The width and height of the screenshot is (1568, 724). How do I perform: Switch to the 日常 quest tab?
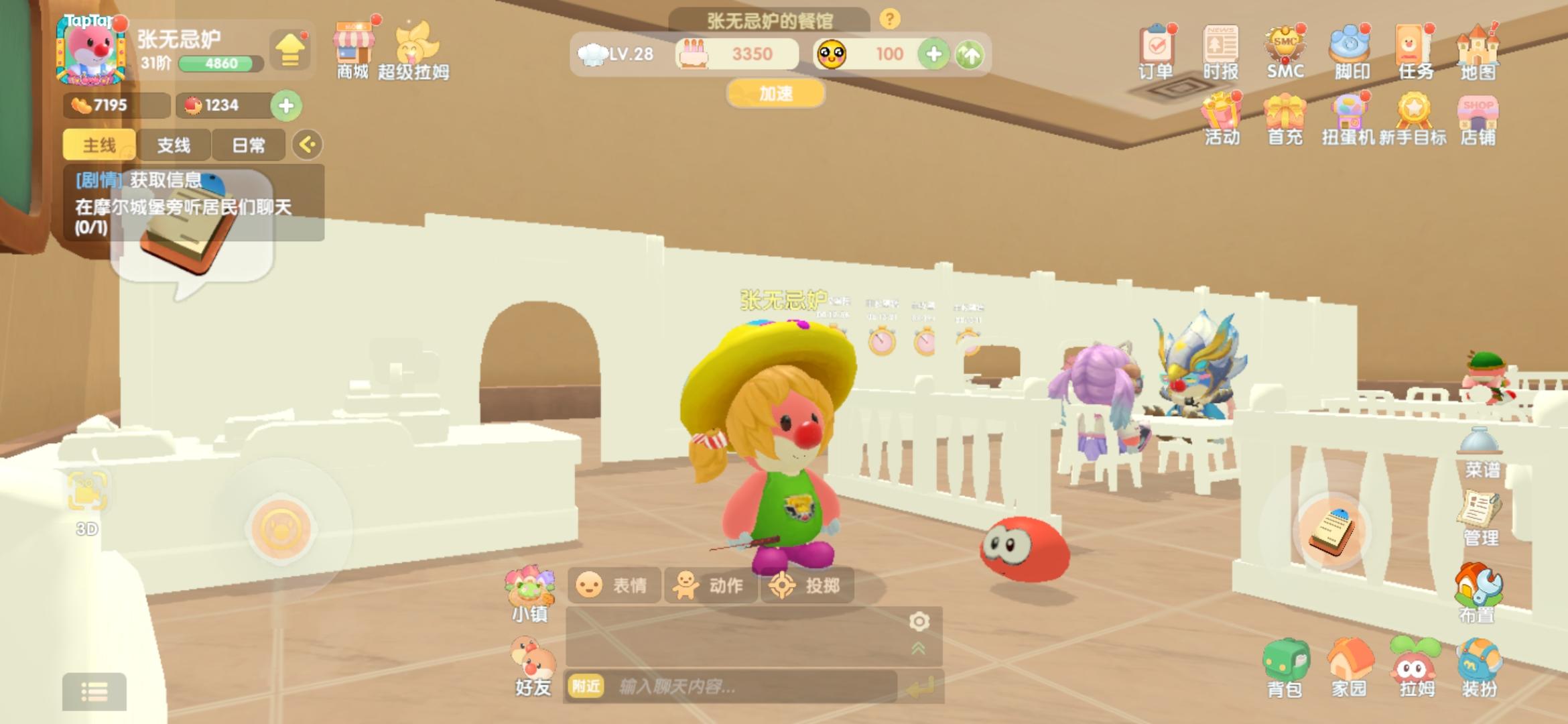click(249, 144)
